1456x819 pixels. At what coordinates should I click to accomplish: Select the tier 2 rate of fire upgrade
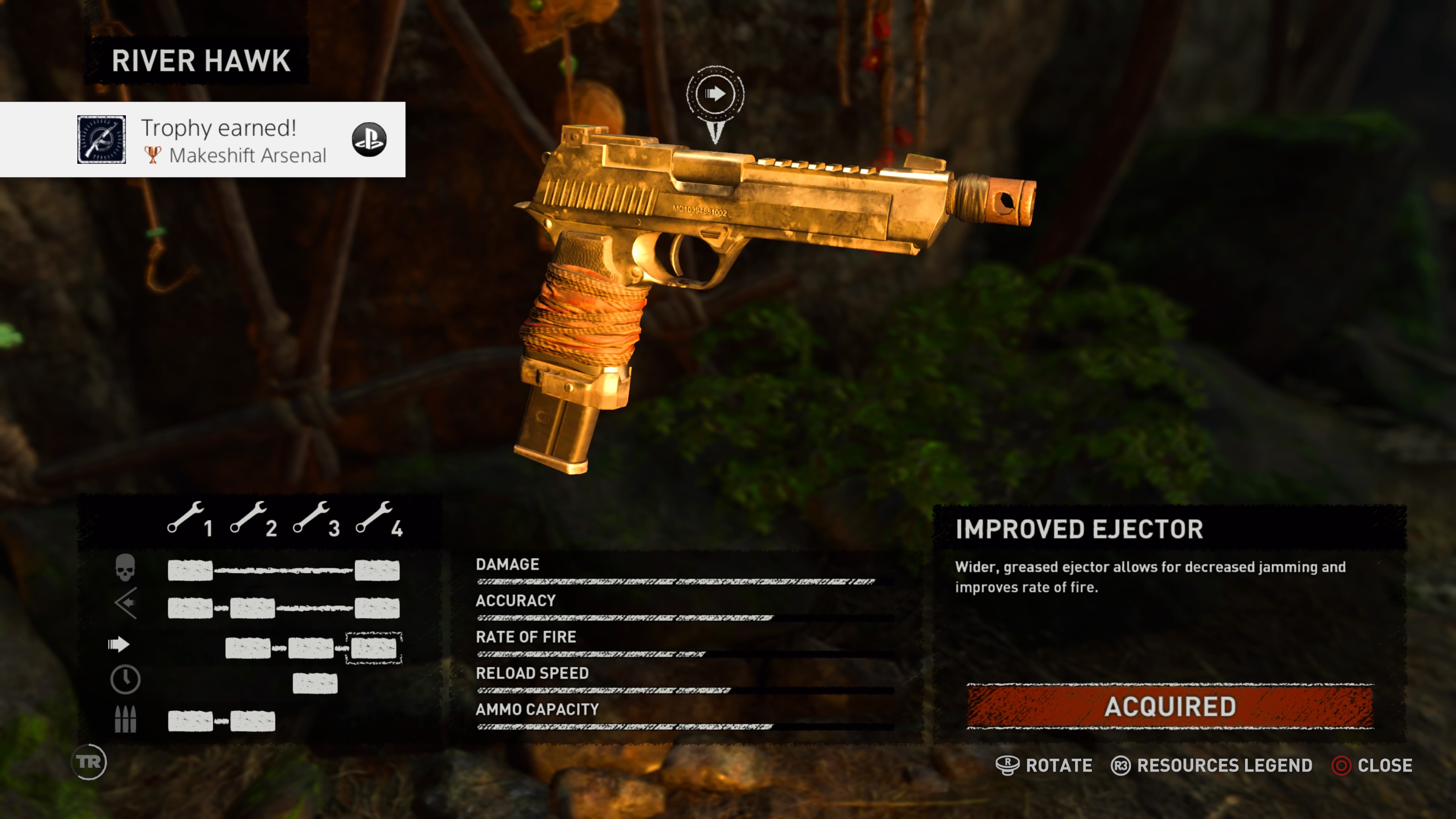[x=248, y=648]
